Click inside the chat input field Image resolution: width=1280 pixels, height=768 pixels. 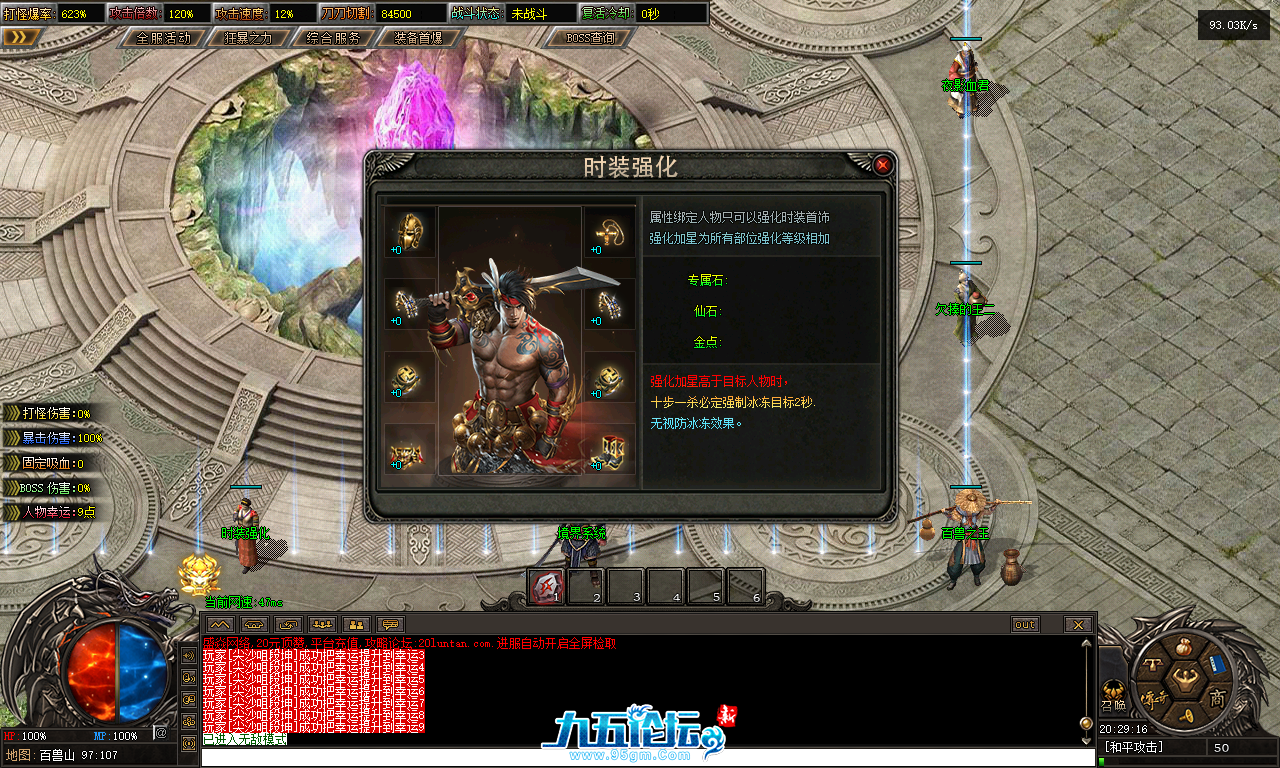tap(400, 756)
